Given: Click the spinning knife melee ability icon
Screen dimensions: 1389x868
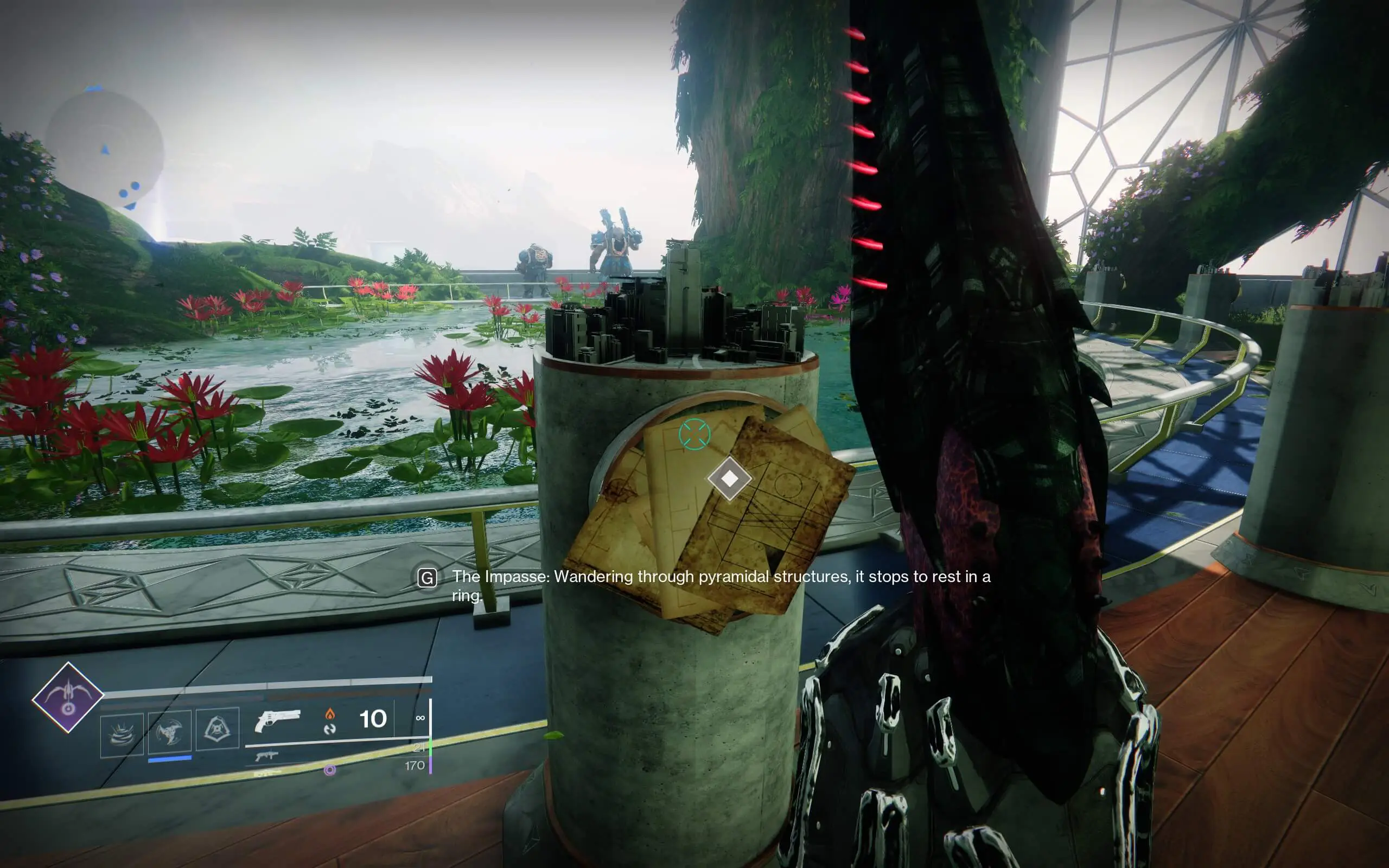Looking at the screenshot, I should (x=170, y=731).
